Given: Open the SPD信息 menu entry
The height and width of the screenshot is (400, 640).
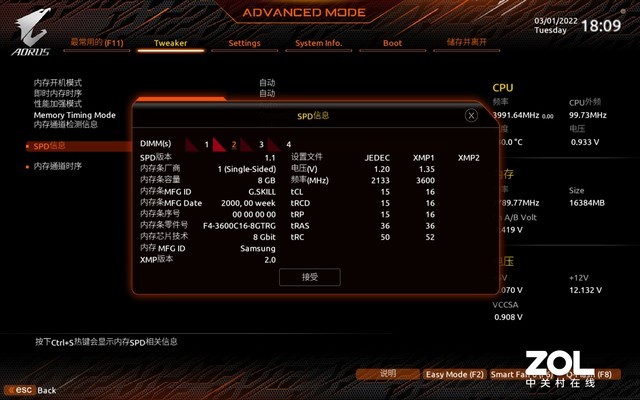Looking at the screenshot, I should pos(49,145).
